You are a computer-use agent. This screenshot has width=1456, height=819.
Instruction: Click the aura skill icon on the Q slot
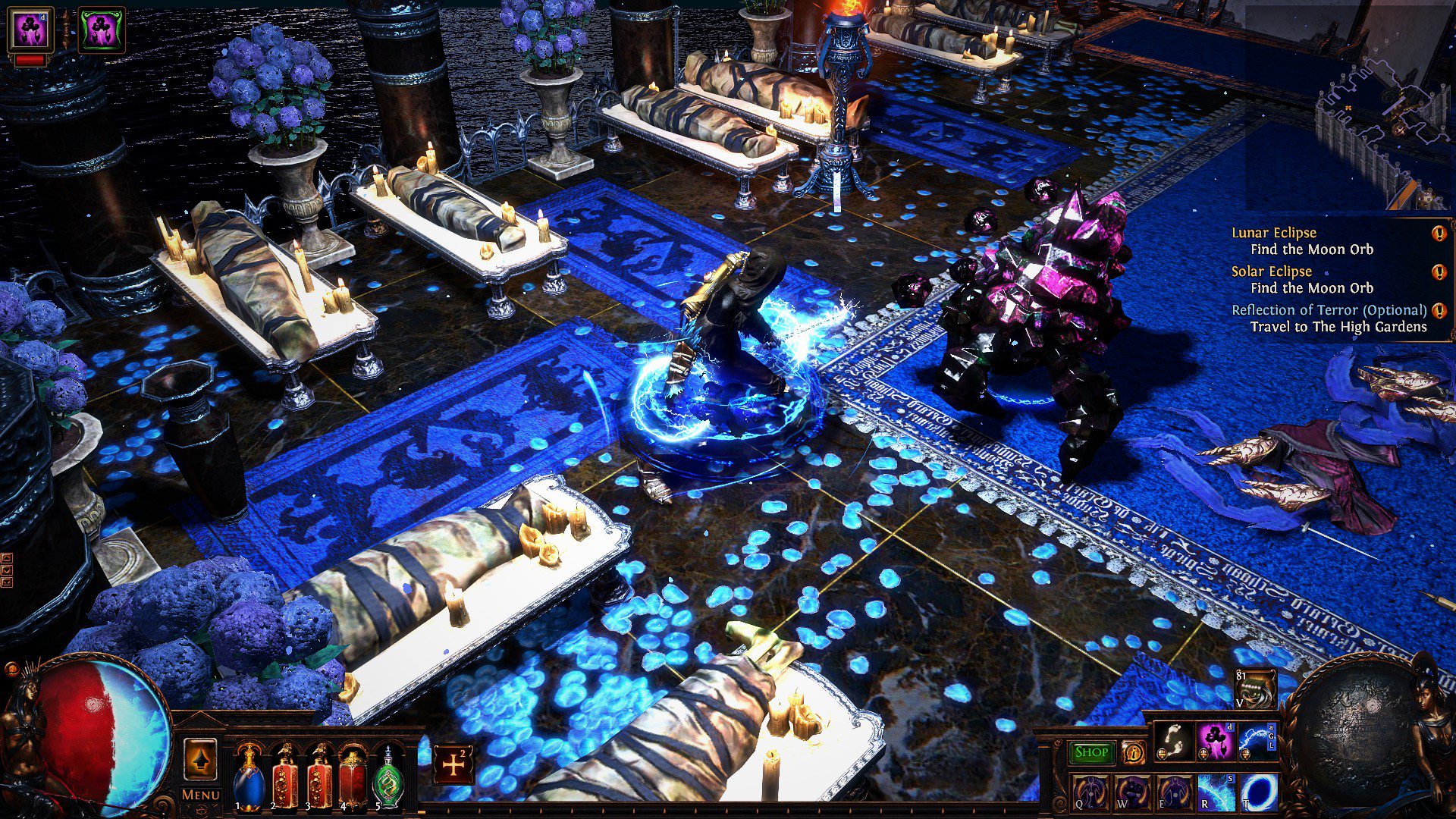1090,793
